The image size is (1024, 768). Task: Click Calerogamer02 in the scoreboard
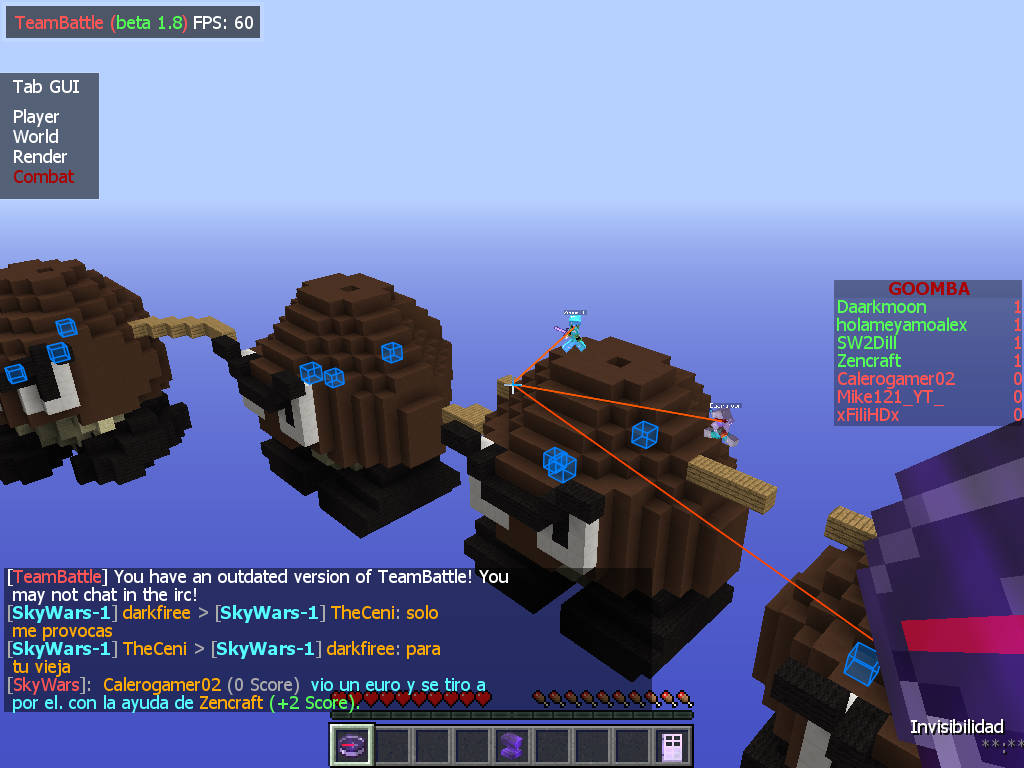pos(896,379)
